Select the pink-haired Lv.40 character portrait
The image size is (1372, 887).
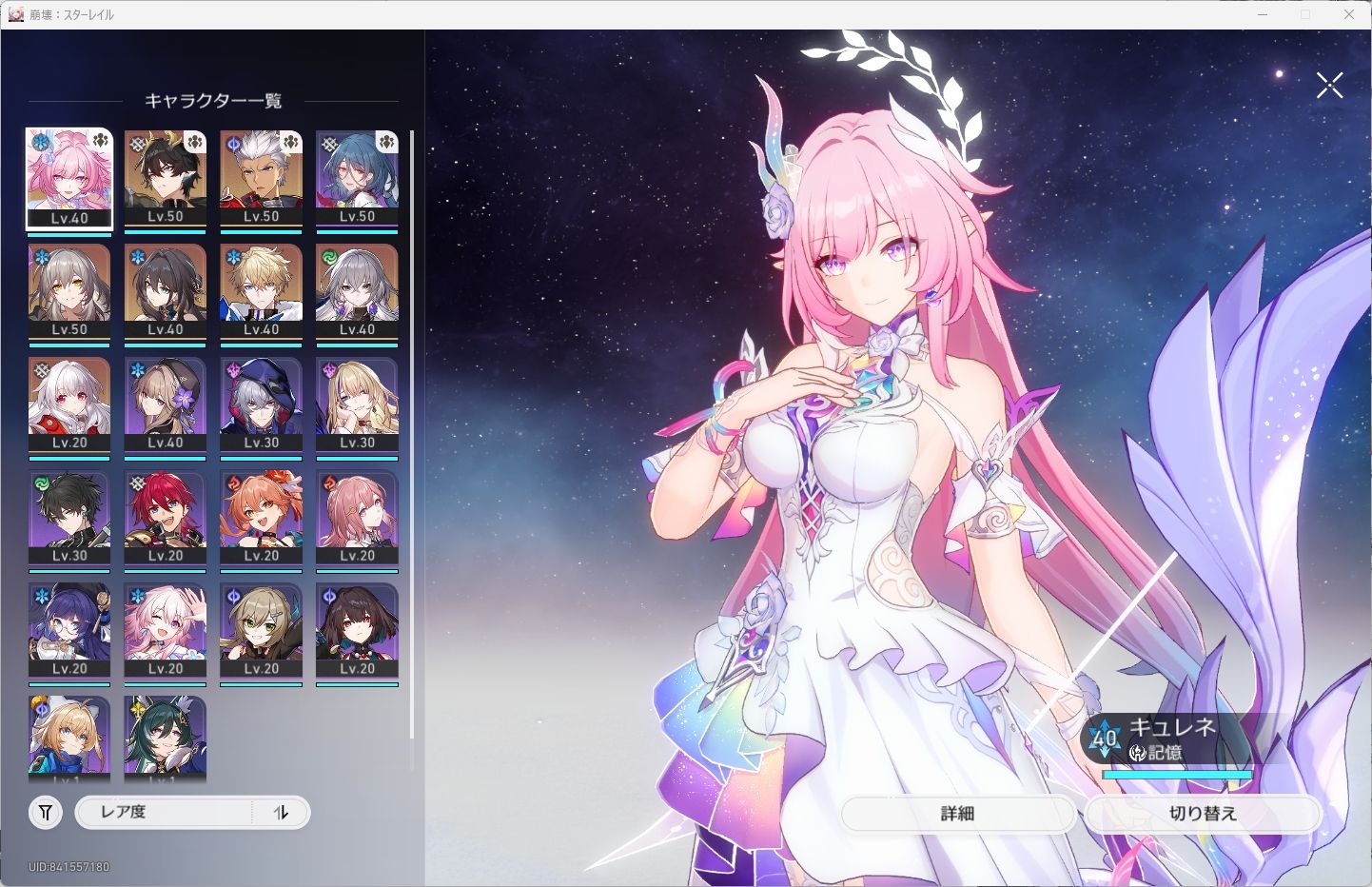click(x=69, y=179)
